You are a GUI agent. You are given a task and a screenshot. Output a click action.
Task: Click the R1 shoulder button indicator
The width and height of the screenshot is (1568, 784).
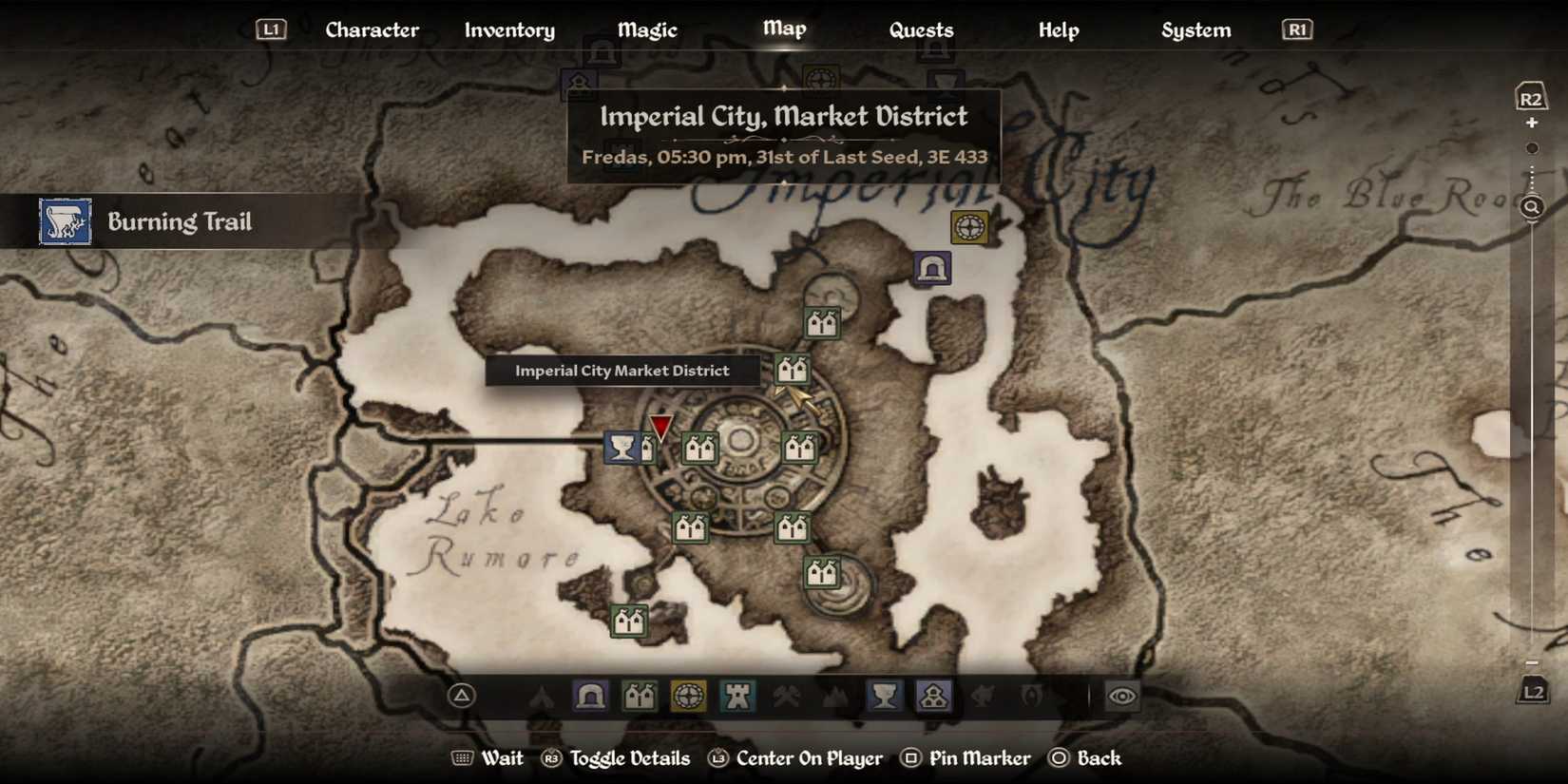click(1295, 29)
